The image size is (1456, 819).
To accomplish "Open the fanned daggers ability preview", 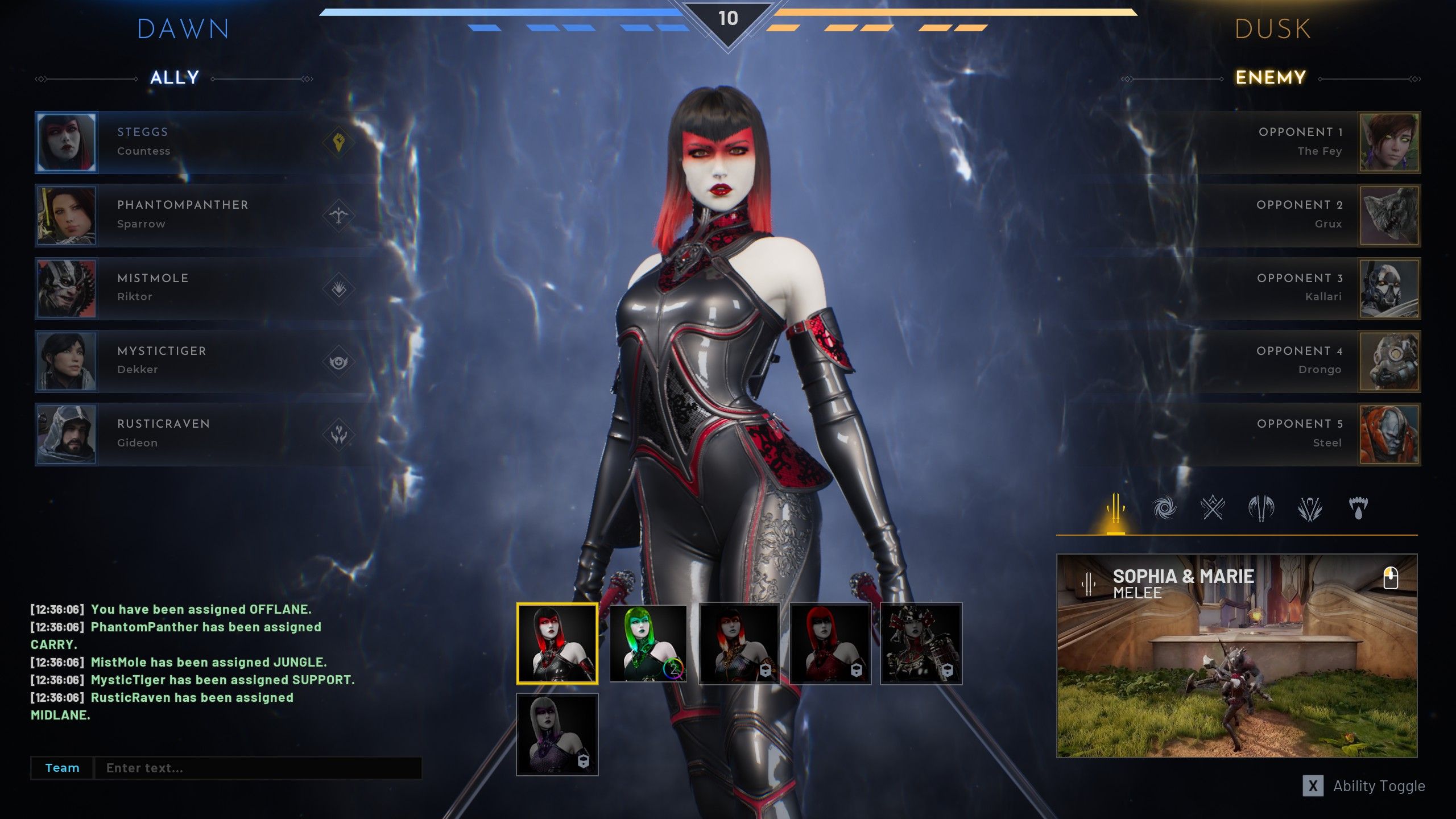I will (1309, 508).
